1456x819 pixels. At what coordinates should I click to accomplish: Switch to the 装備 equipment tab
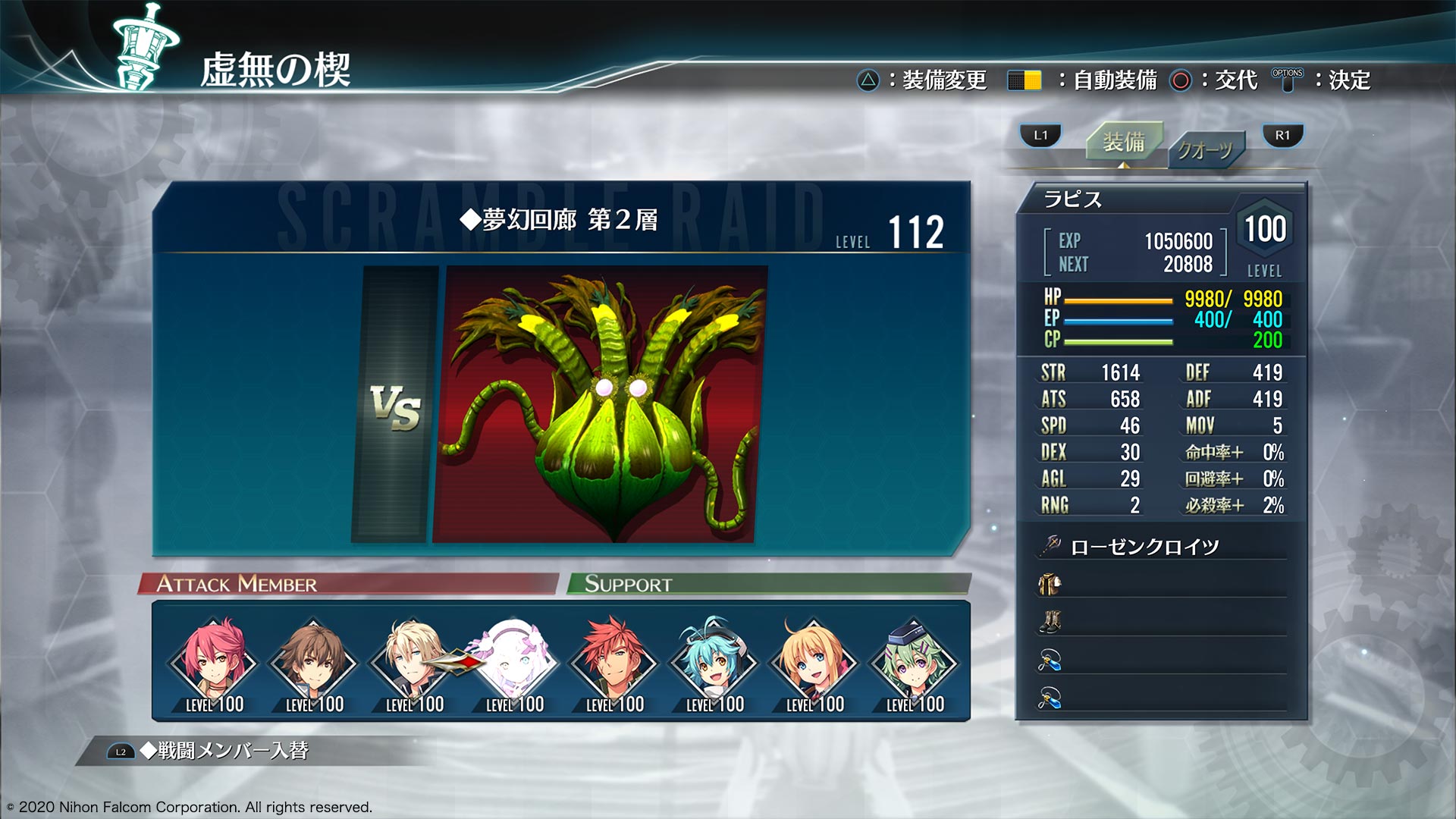[x=1123, y=142]
